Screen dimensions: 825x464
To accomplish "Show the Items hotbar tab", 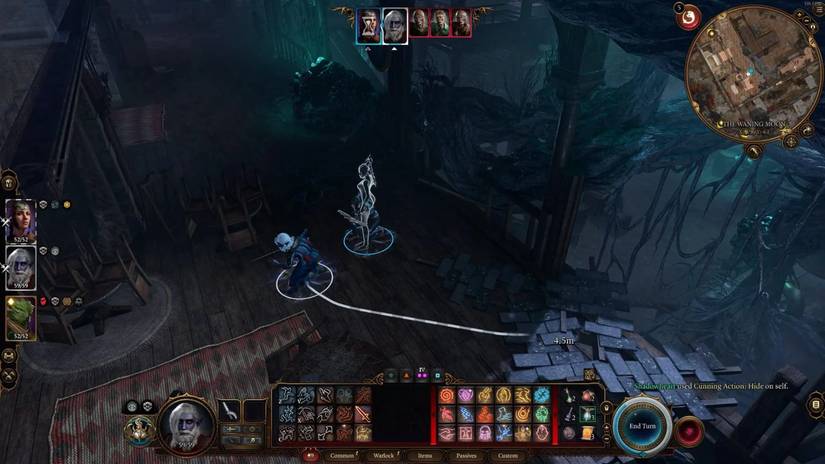I will (x=425, y=455).
